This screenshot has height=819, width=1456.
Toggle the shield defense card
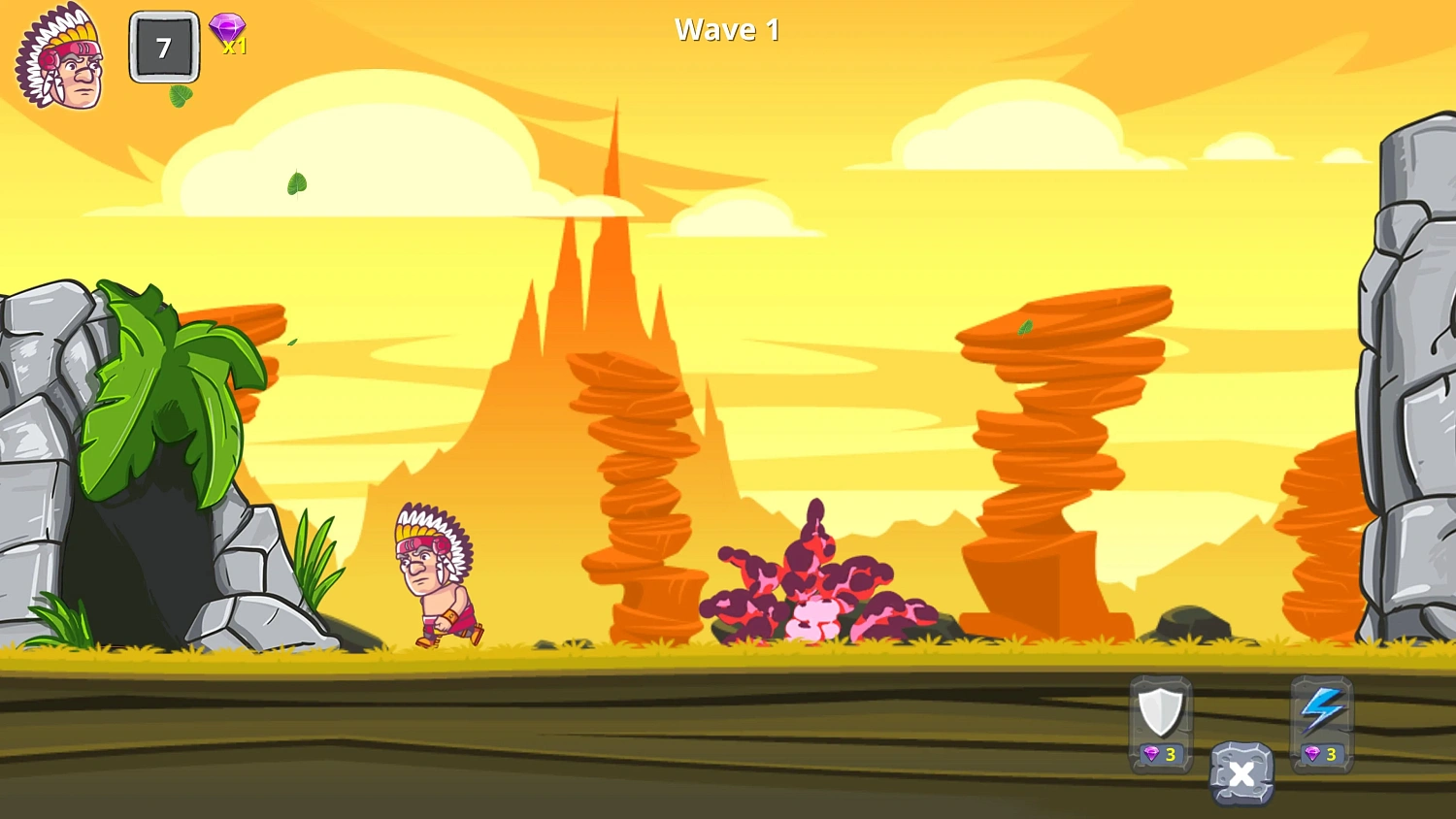coord(1160,723)
